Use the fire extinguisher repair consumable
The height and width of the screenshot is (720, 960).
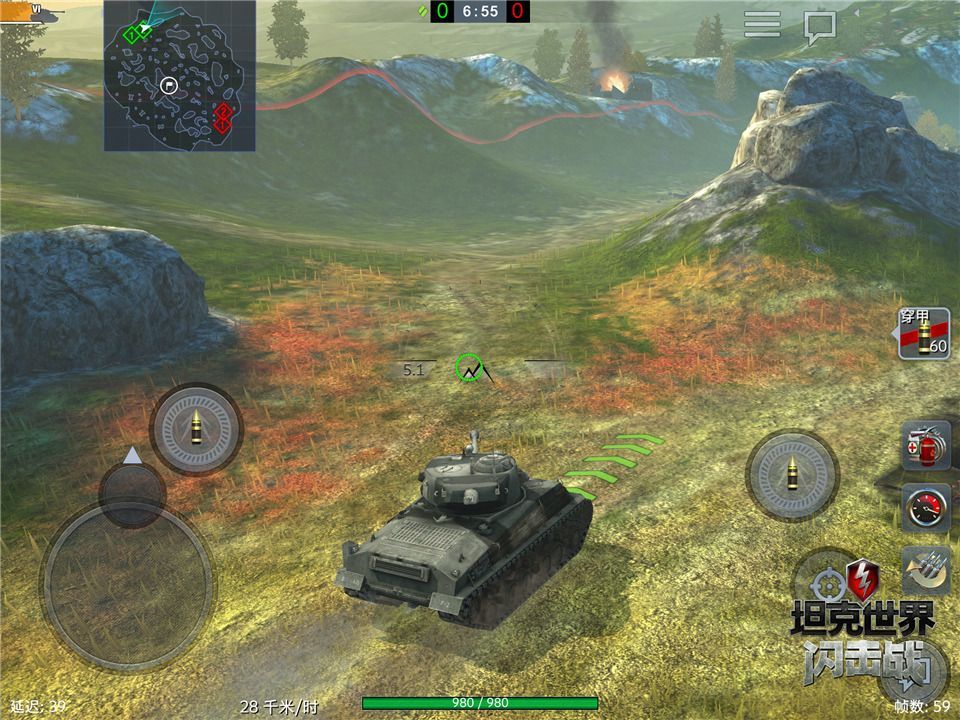[925, 446]
